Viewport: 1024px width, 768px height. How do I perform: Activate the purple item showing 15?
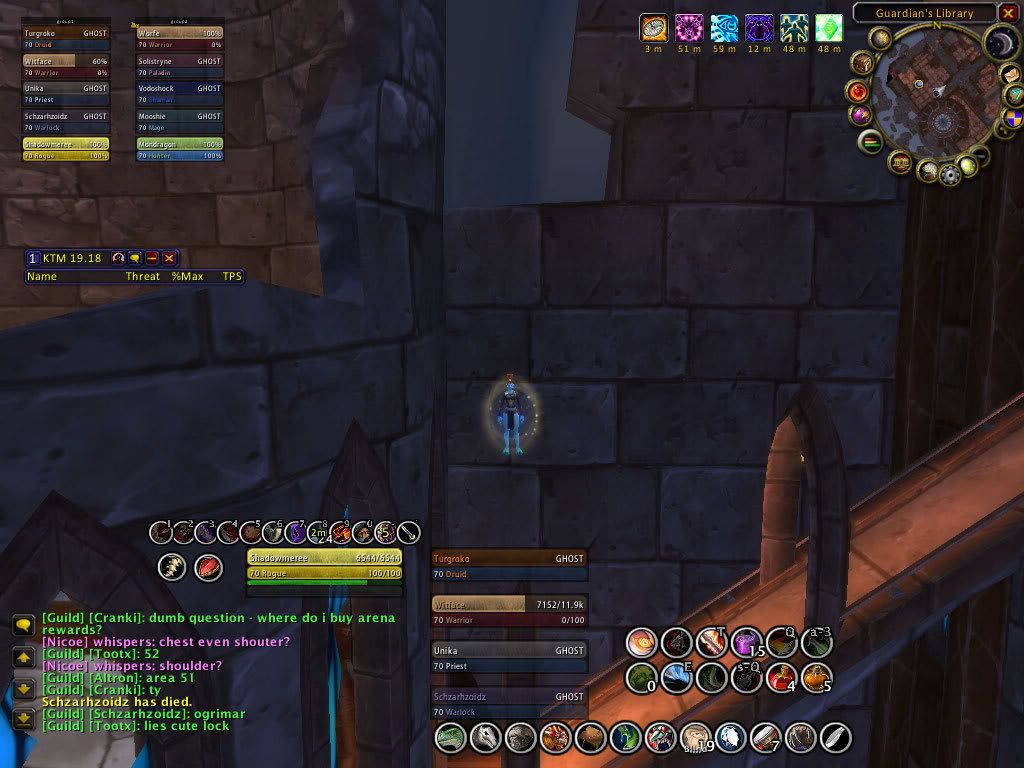pos(746,642)
